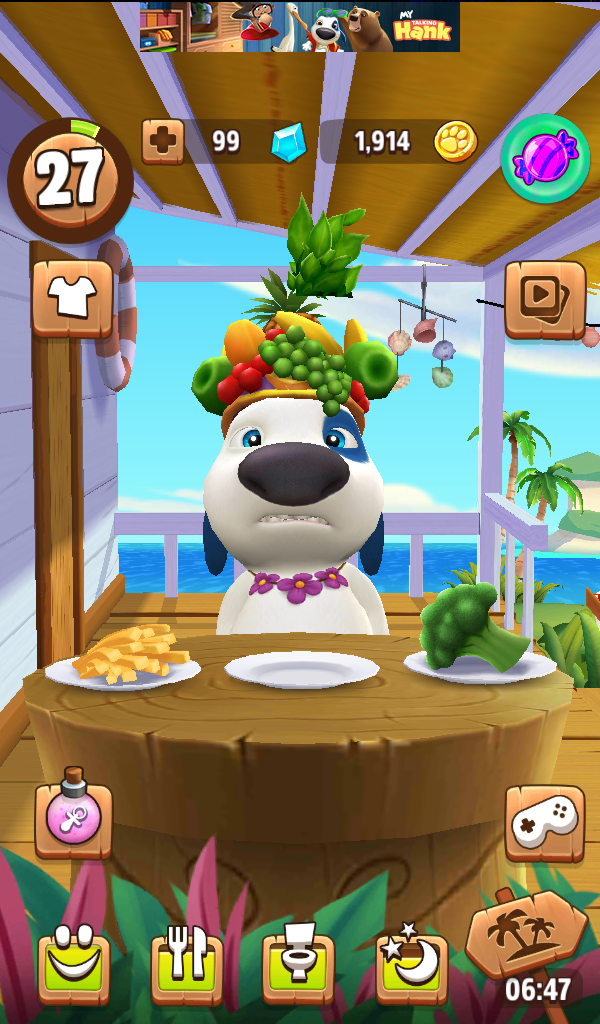The image size is (600, 1024).
Task: Click the My Talking Hank ad banner
Action: [x=300, y=27]
